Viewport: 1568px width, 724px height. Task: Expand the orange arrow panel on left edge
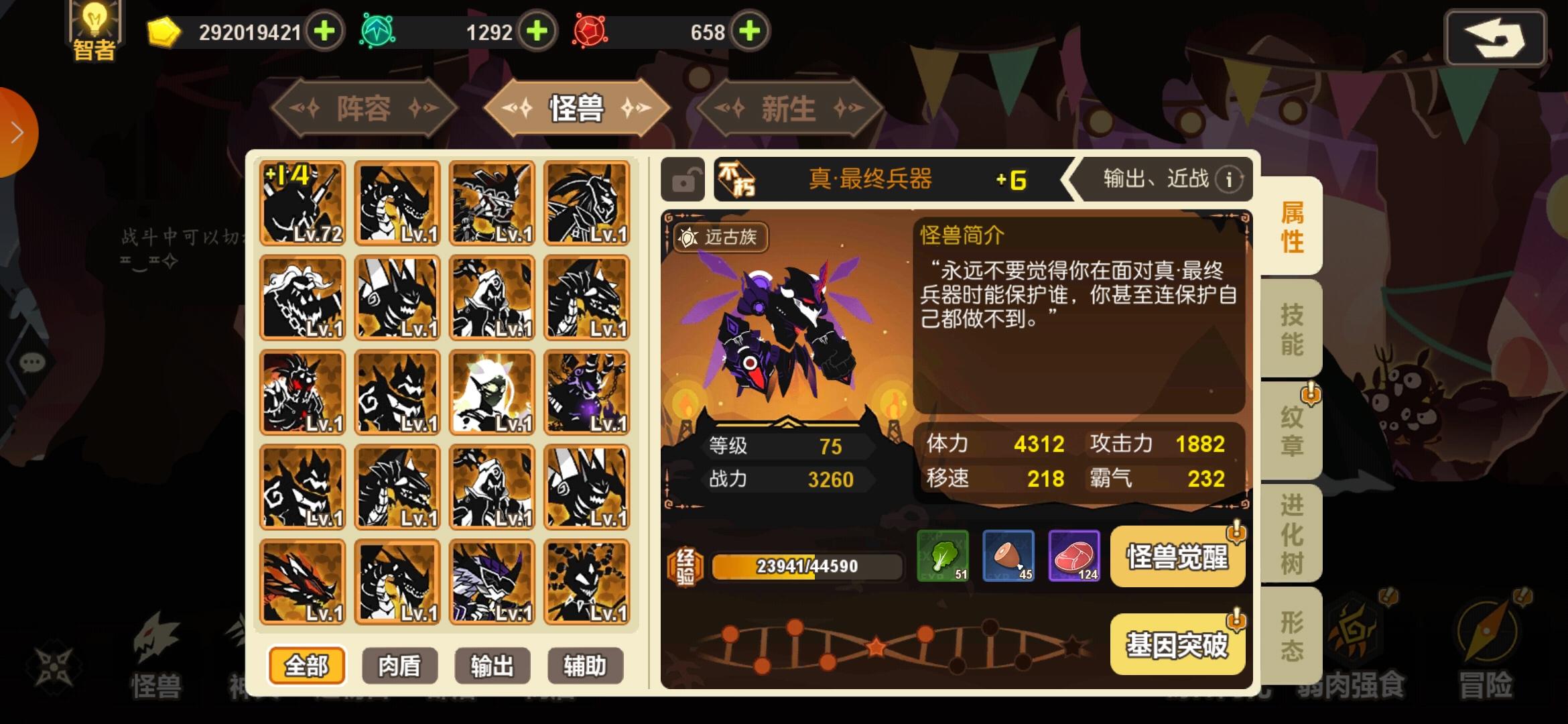point(15,131)
